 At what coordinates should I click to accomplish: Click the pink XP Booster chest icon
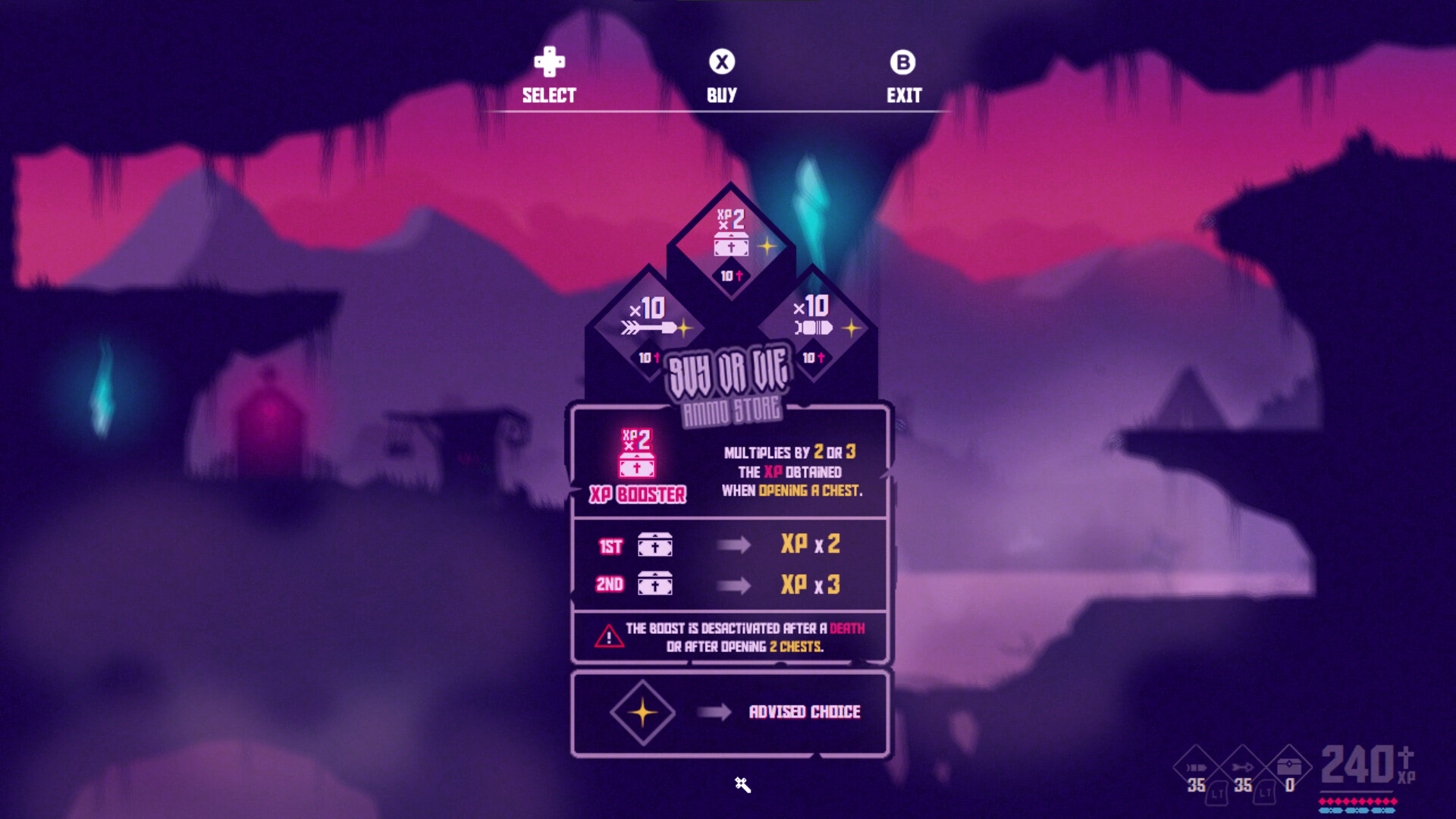(637, 455)
